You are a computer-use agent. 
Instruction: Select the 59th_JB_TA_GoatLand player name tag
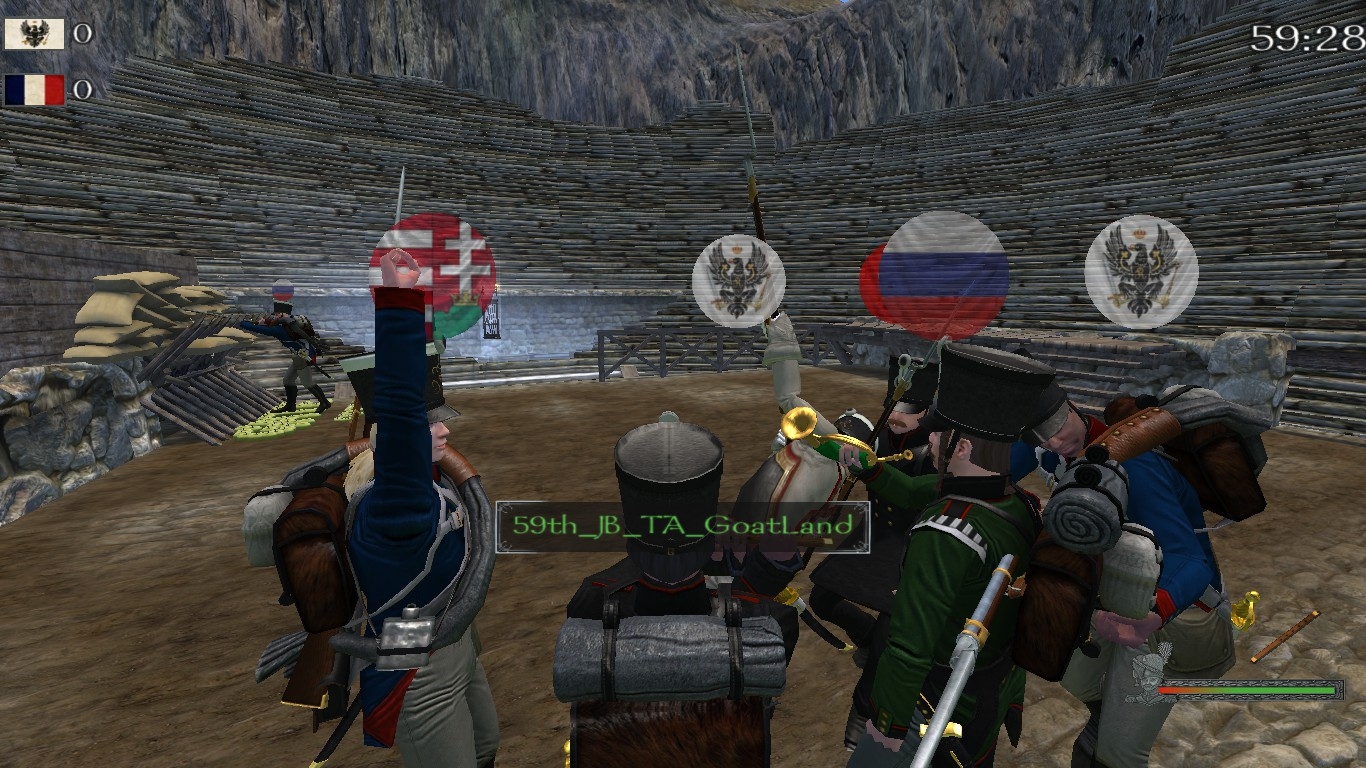pyautogui.click(x=682, y=526)
